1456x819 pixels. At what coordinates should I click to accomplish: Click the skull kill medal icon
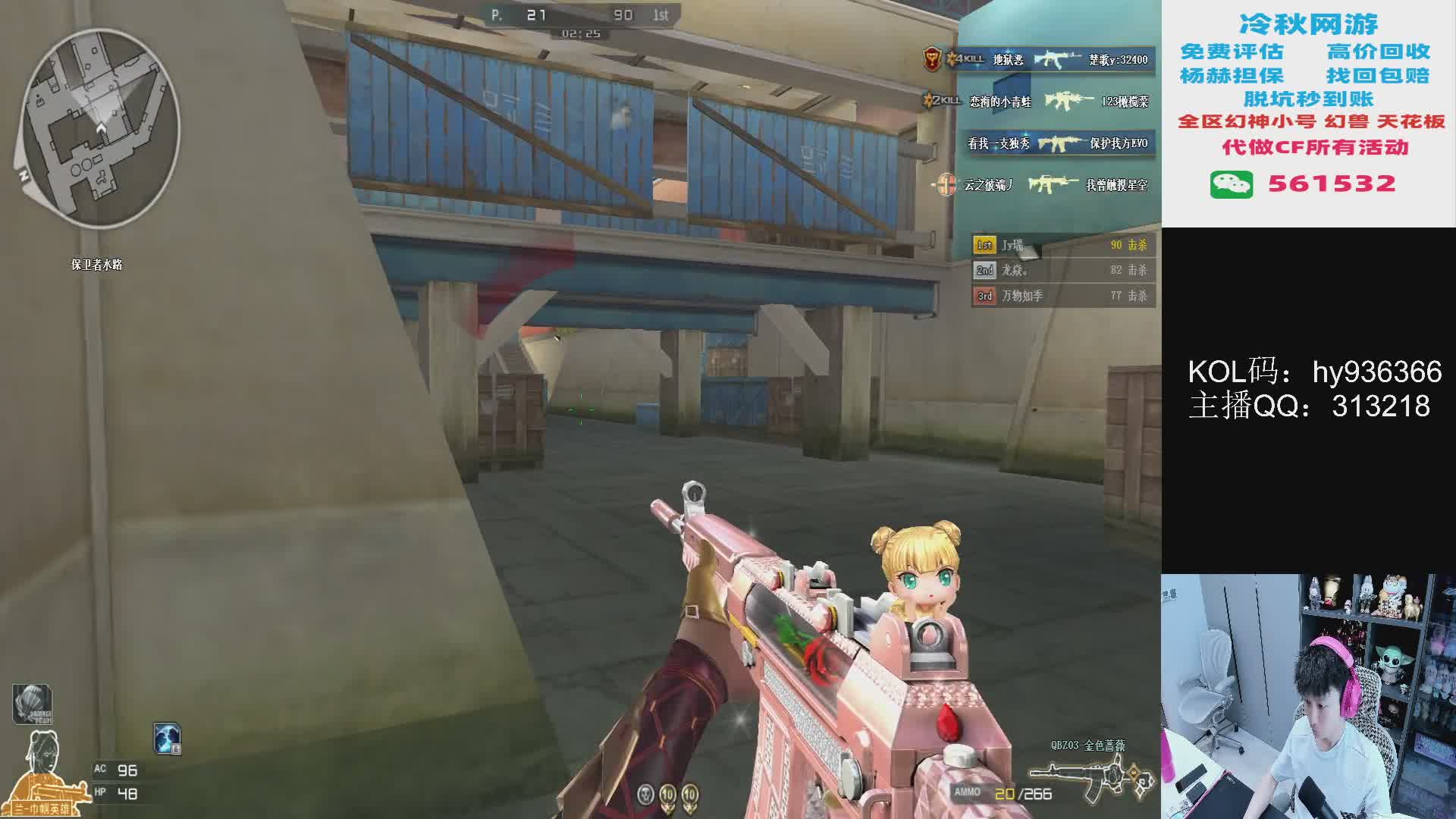click(x=645, y=795)
